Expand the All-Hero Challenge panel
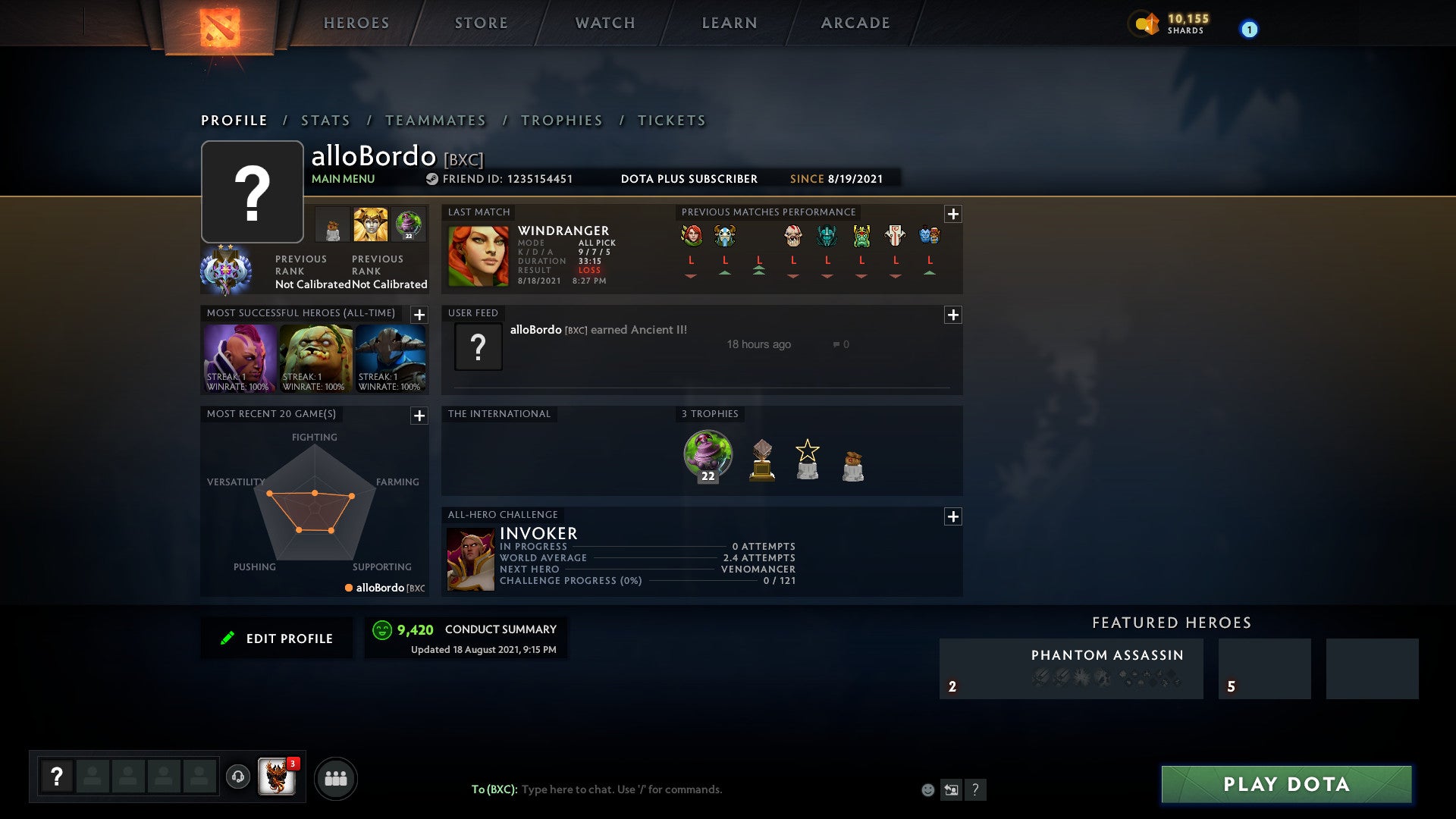This screenshot has height=819, width=1456. pos(953,516)
